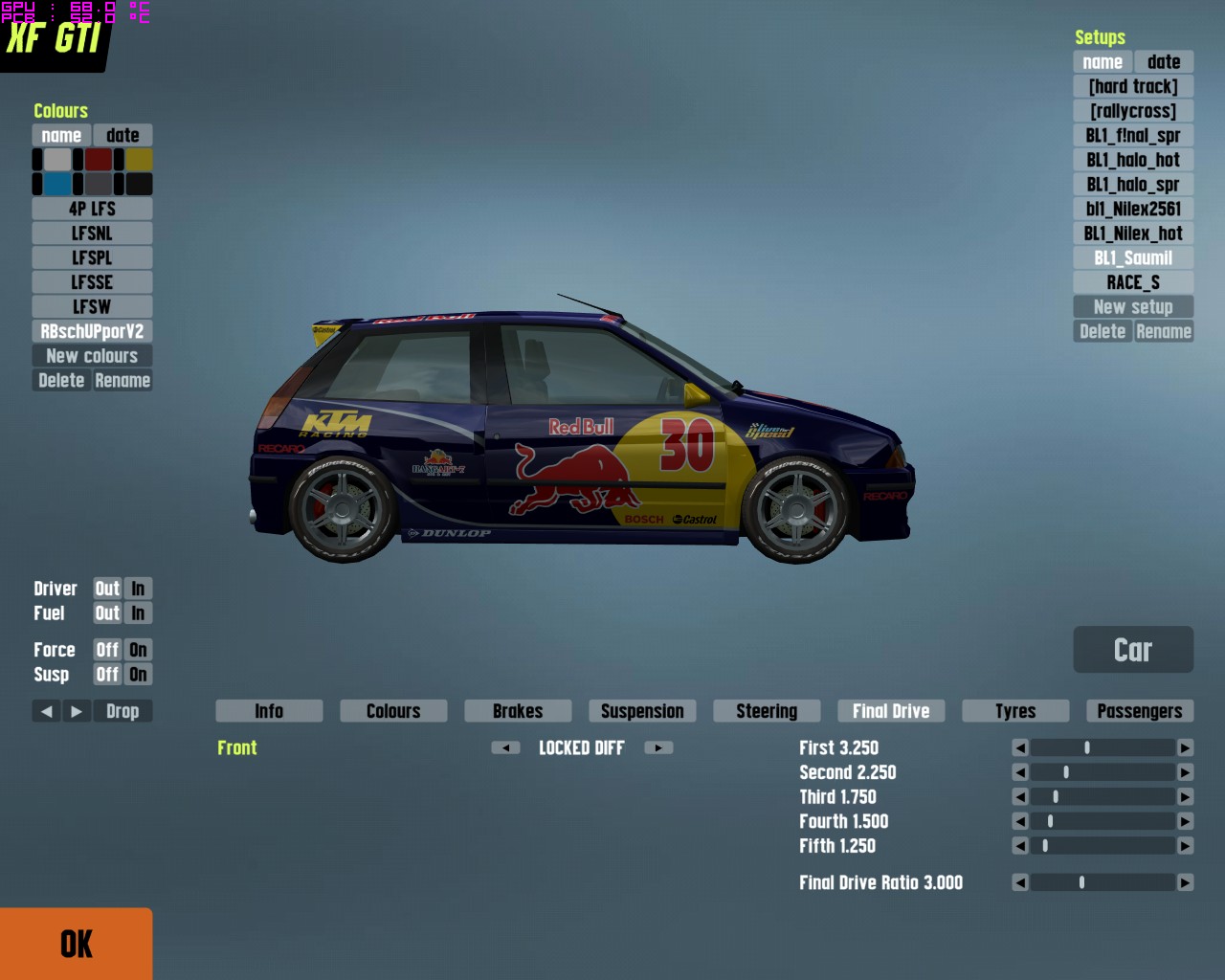The image size is (1225, 980).
Task: Set Driver to In
Action: tap(138, 589)
